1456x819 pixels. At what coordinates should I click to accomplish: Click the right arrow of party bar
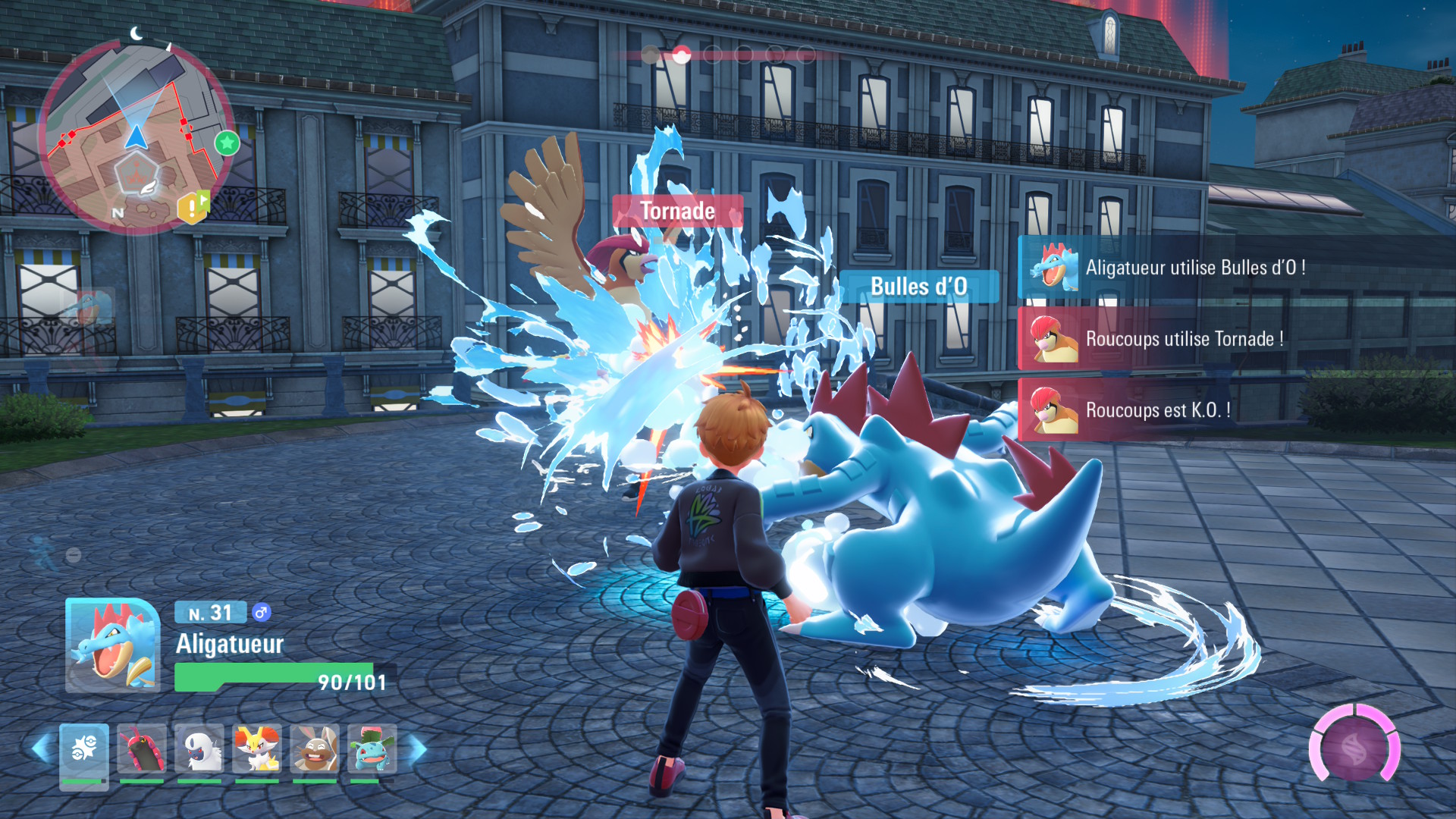(x=418, y=749)
